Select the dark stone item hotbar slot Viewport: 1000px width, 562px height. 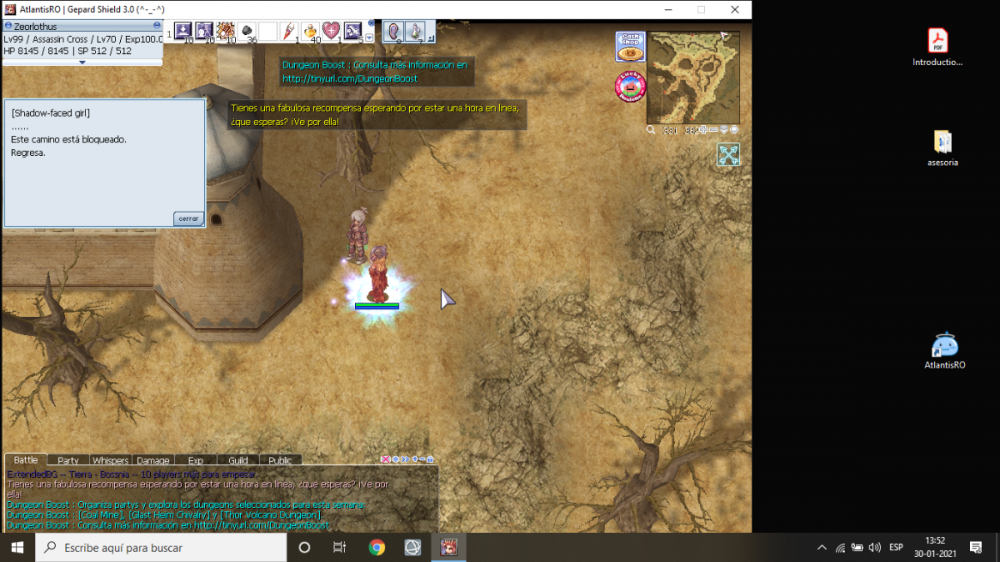(246, 31)
